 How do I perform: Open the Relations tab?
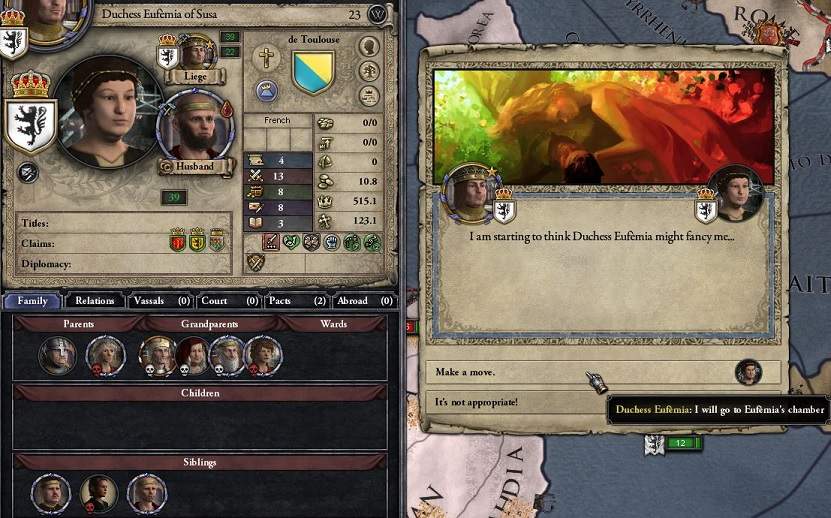click(95, 300)
